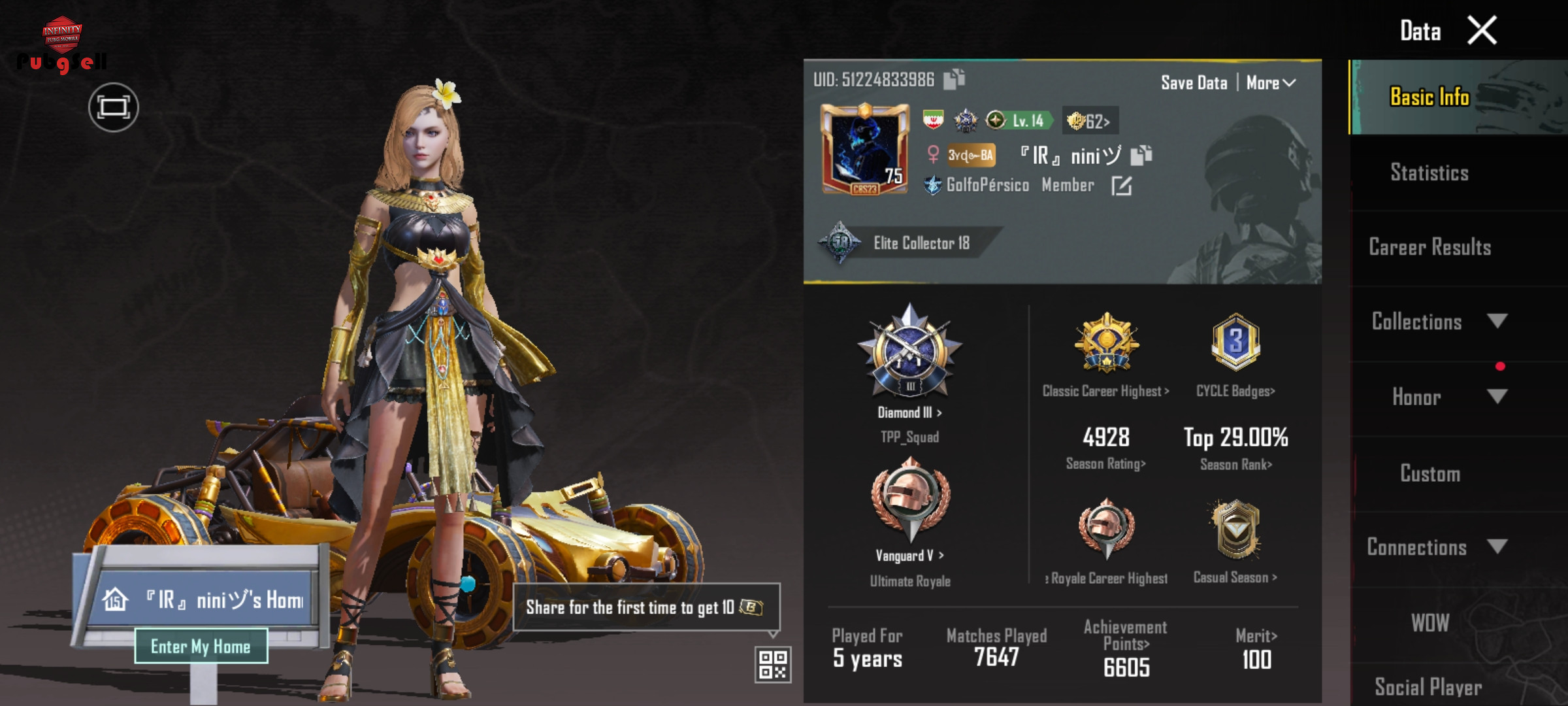Copy the UID number
Viewport: 1568px width, 706px height.
[x=954, y=79]
